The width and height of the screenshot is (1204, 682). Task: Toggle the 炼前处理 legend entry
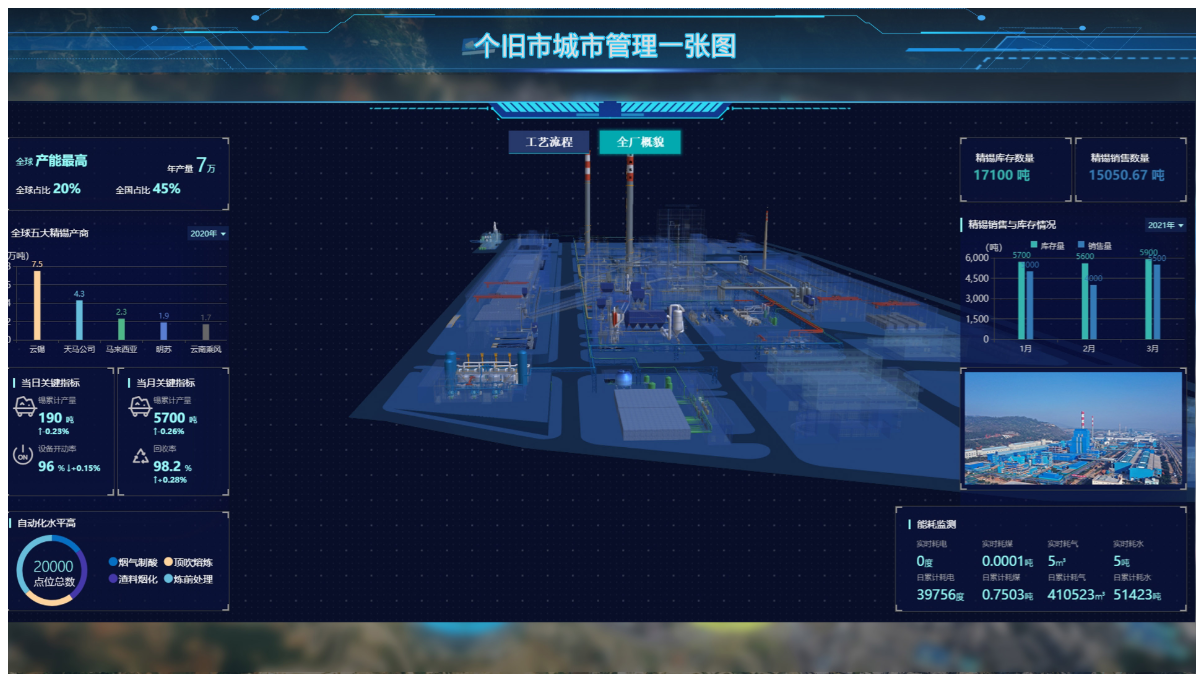188,579
